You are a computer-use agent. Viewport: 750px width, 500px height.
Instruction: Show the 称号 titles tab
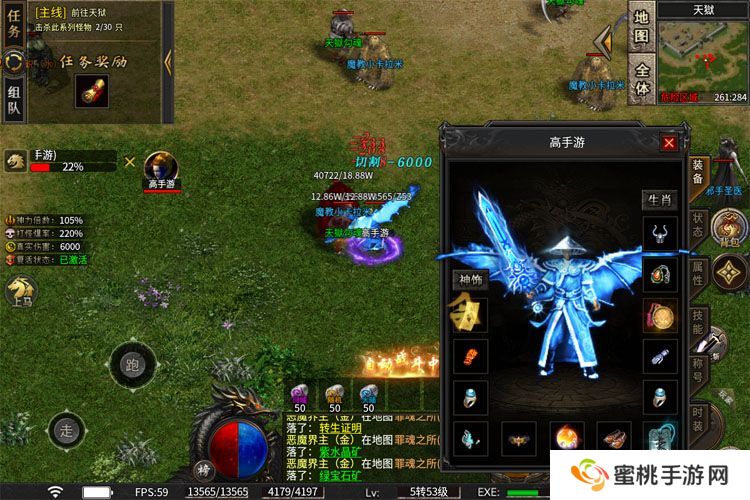pos(699,372)
